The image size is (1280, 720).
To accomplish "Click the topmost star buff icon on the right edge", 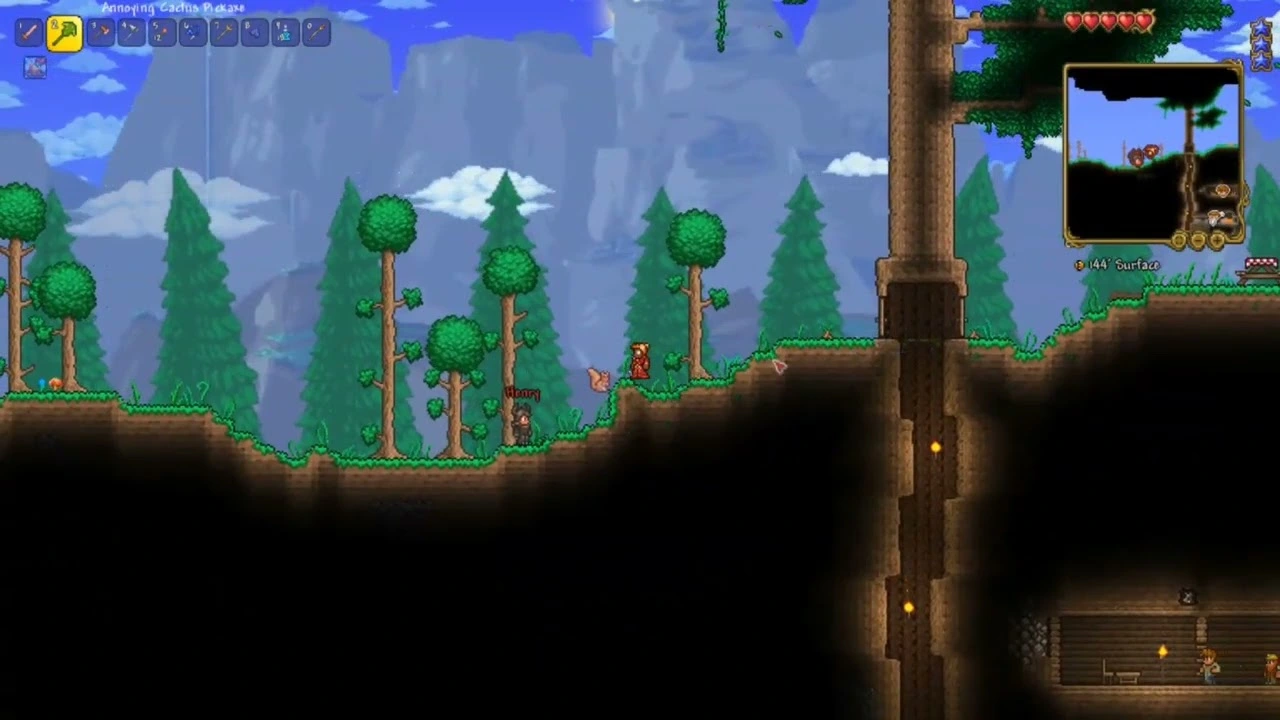I will click(x=1262, y=28).
